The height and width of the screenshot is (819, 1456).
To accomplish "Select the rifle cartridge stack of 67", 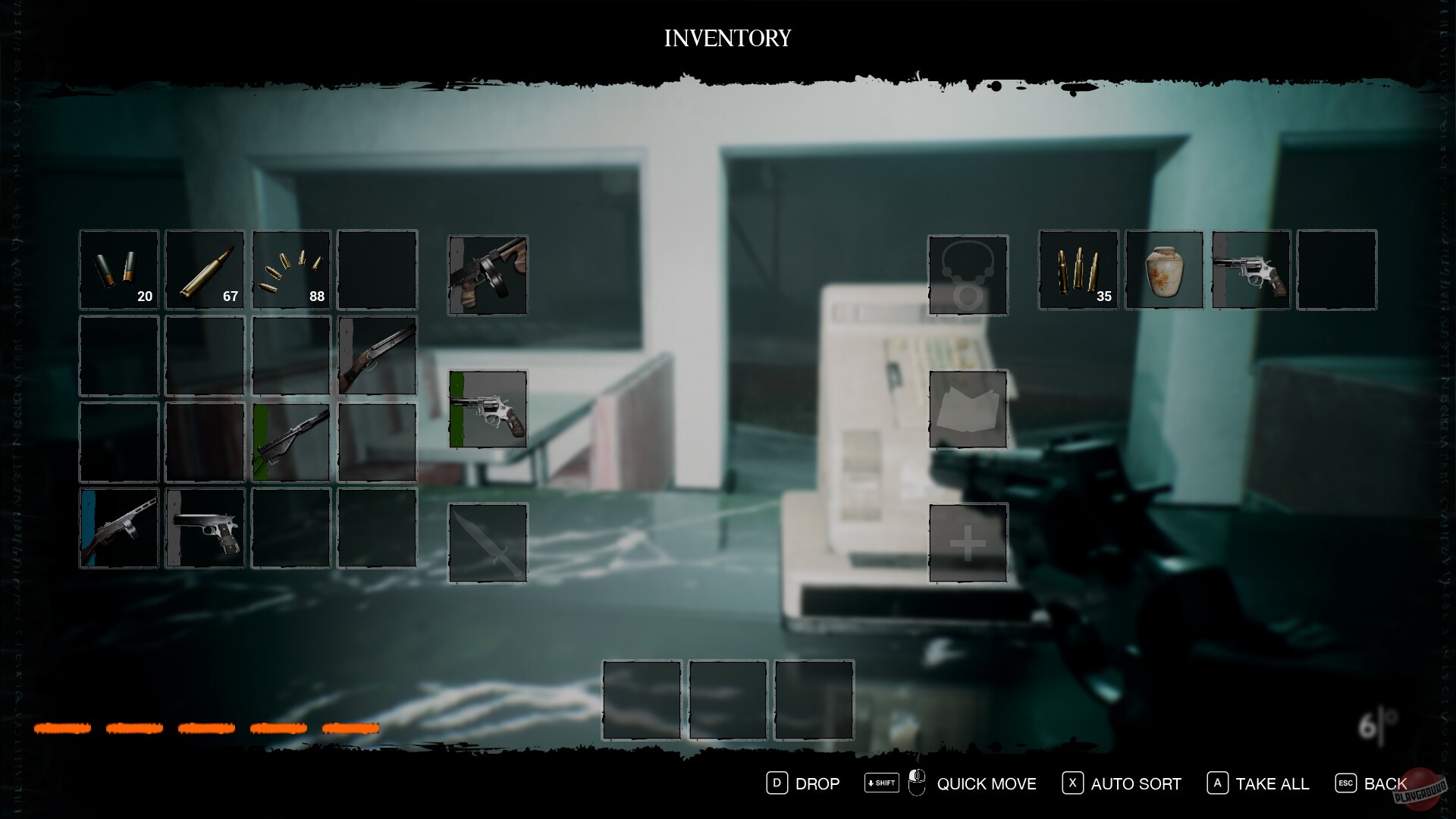I will [205, 270].
